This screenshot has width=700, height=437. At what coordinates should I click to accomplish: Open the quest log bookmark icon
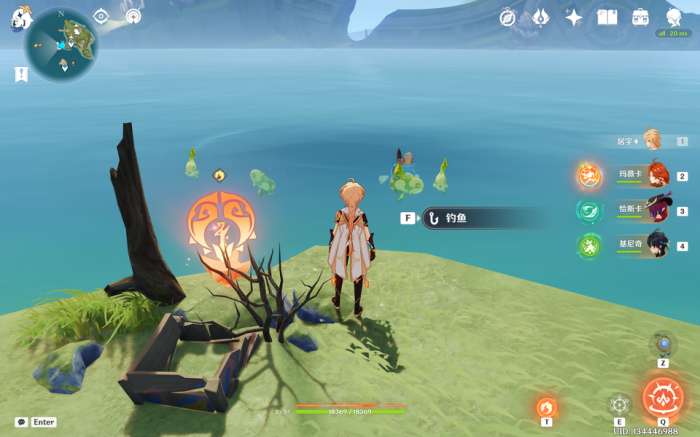pyautogui.click(x=21, y=74)
